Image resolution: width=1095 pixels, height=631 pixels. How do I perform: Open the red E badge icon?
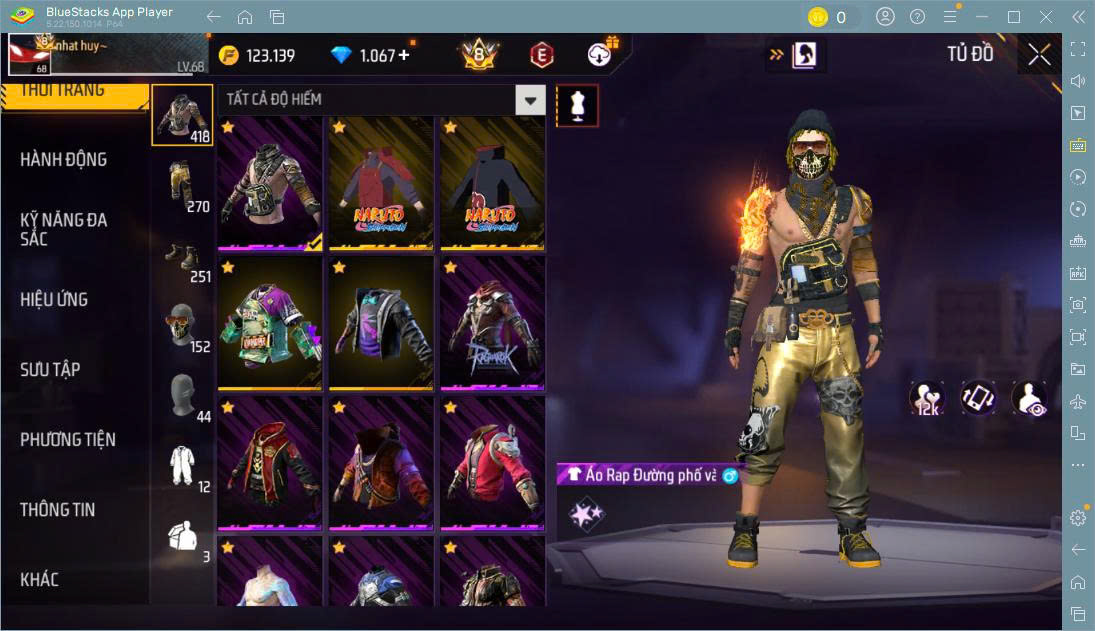pyautogui.click(x=541, y=55)
